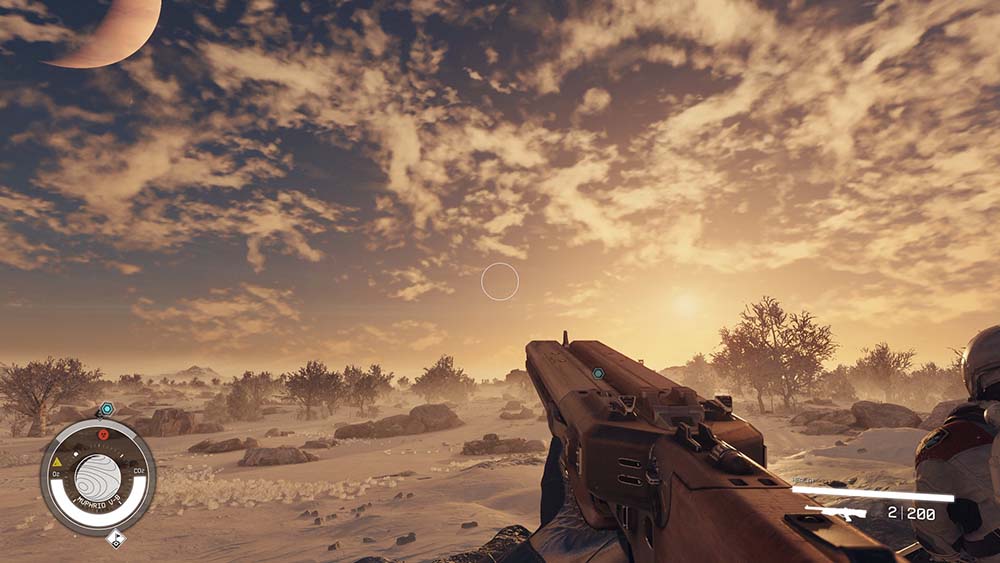
Task: Click the flag marker below the compass
Action: pos(116,539)
